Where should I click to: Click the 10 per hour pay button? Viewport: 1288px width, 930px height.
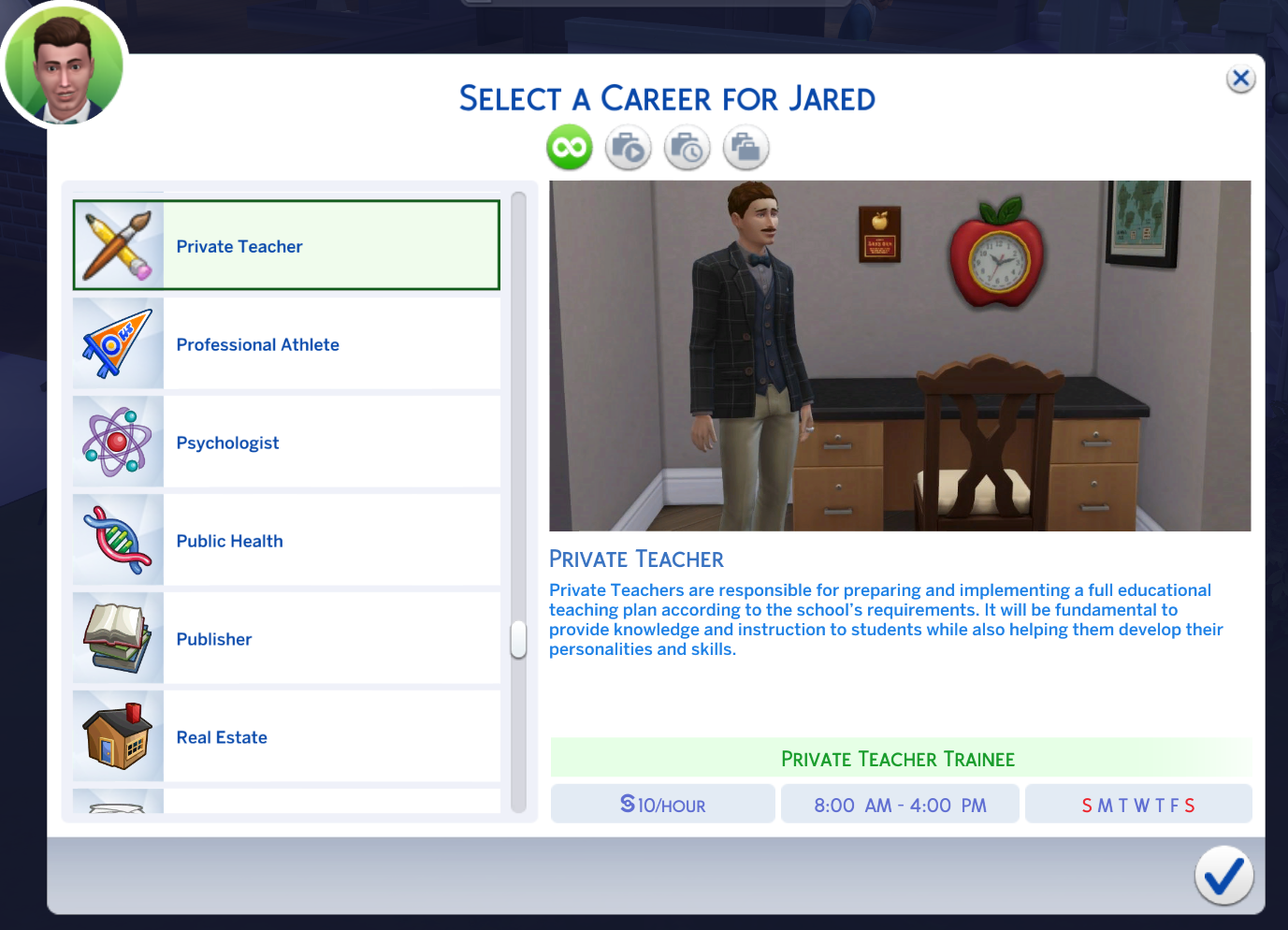click(x=662, y=803)
